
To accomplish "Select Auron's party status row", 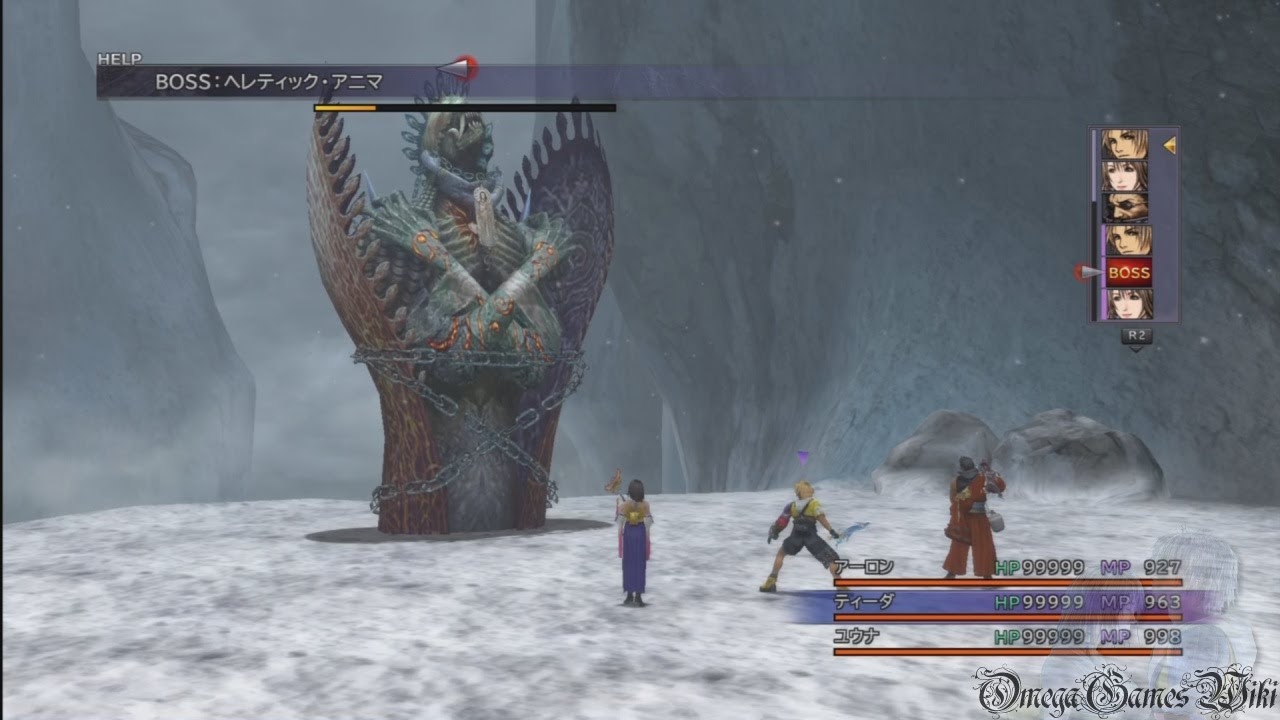I will (1007, 568).
